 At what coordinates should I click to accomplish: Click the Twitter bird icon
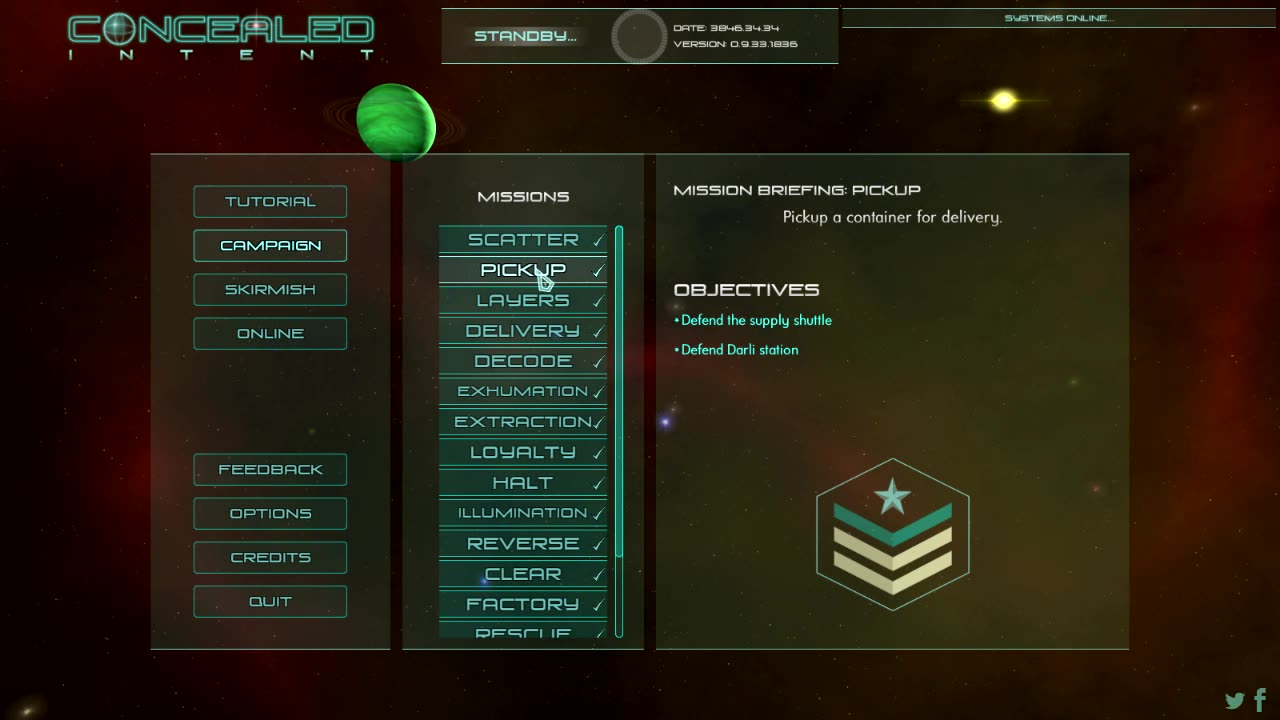coord(1235,701)
